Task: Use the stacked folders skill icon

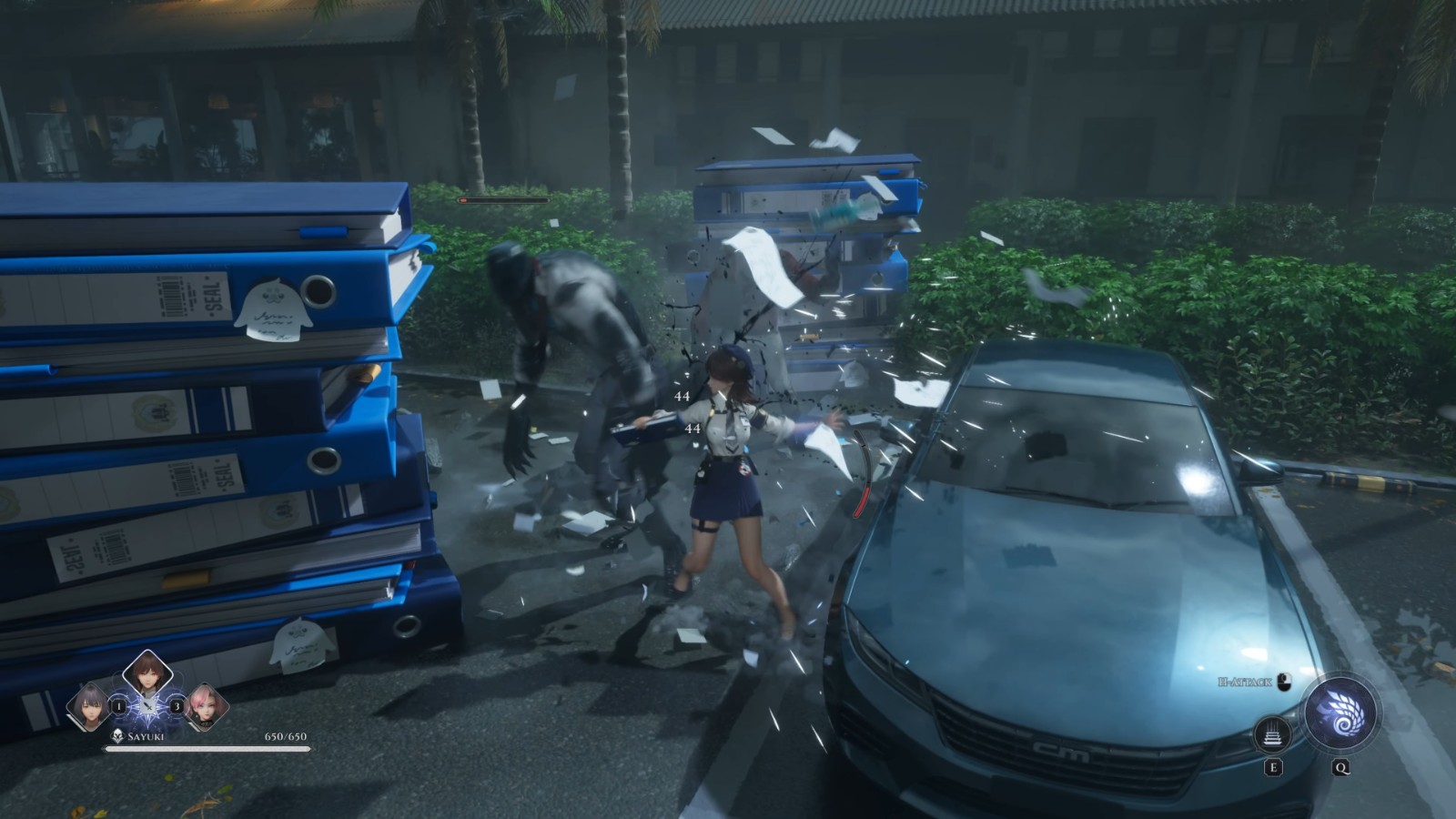Action: tap(1273, 733)
